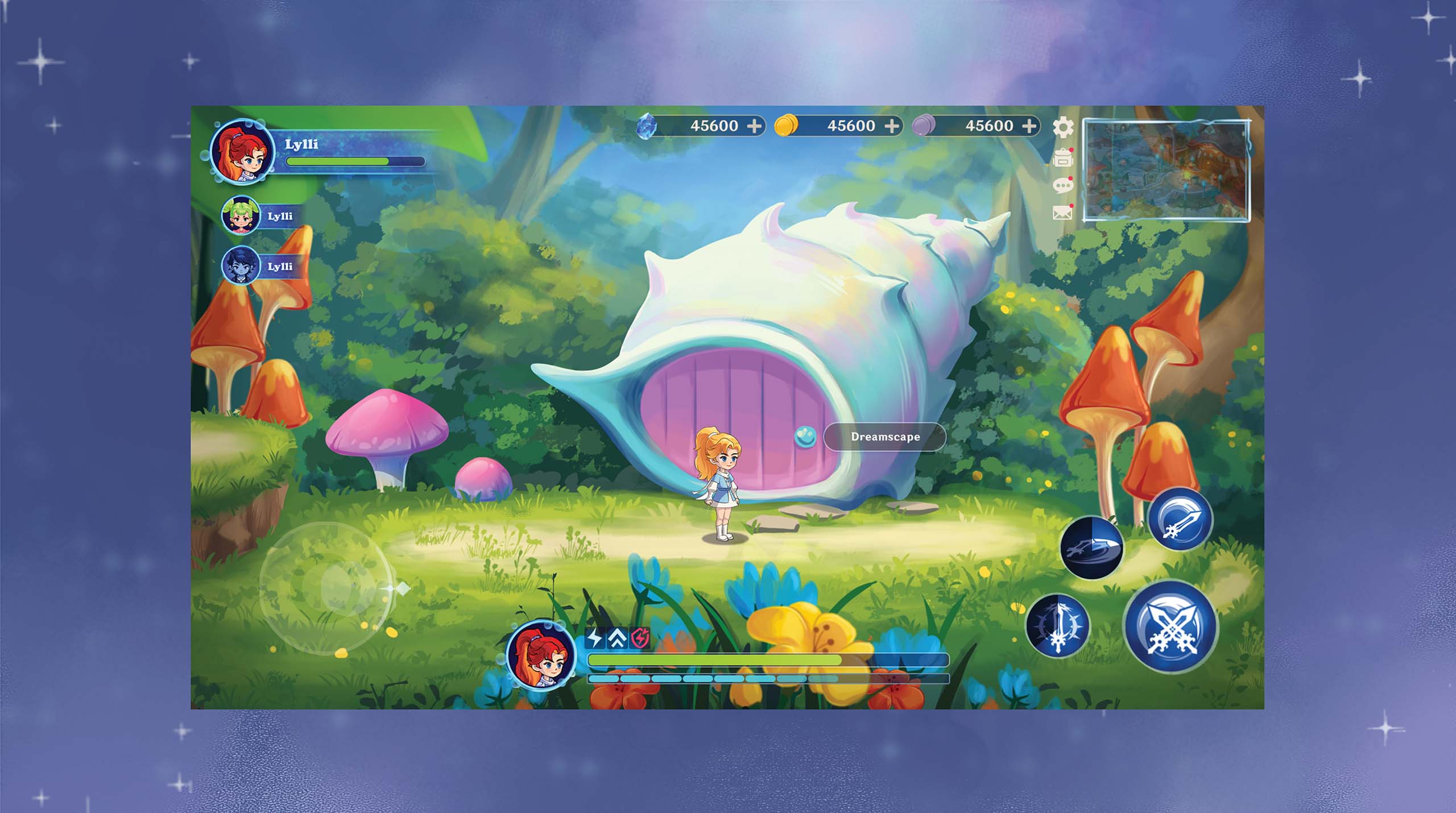1456x813 pixels.
Task: Add more blue crystals with plus button
Action: [x=754, y=126]
